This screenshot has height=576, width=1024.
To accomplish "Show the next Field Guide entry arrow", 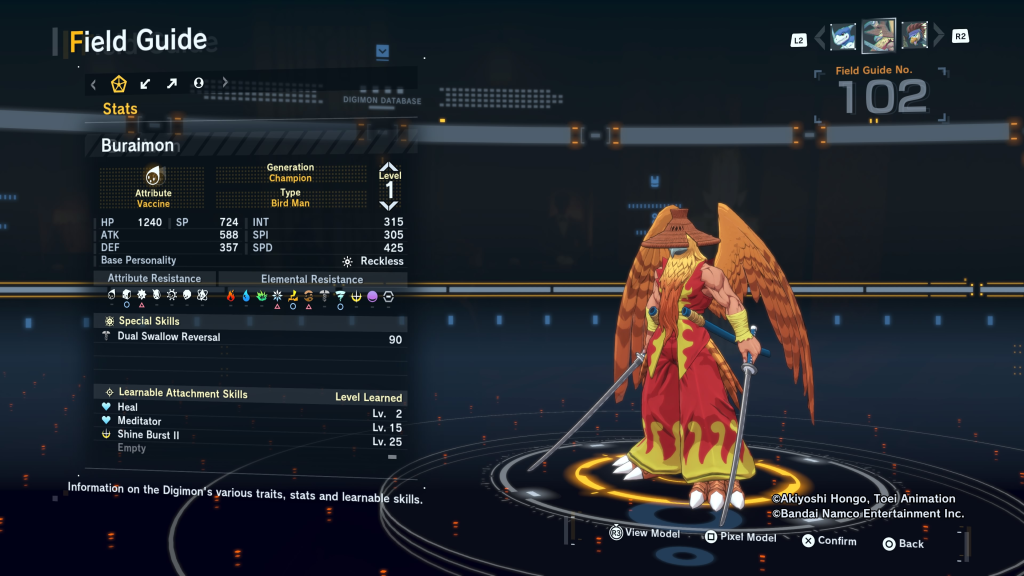I will pos(938,37).
